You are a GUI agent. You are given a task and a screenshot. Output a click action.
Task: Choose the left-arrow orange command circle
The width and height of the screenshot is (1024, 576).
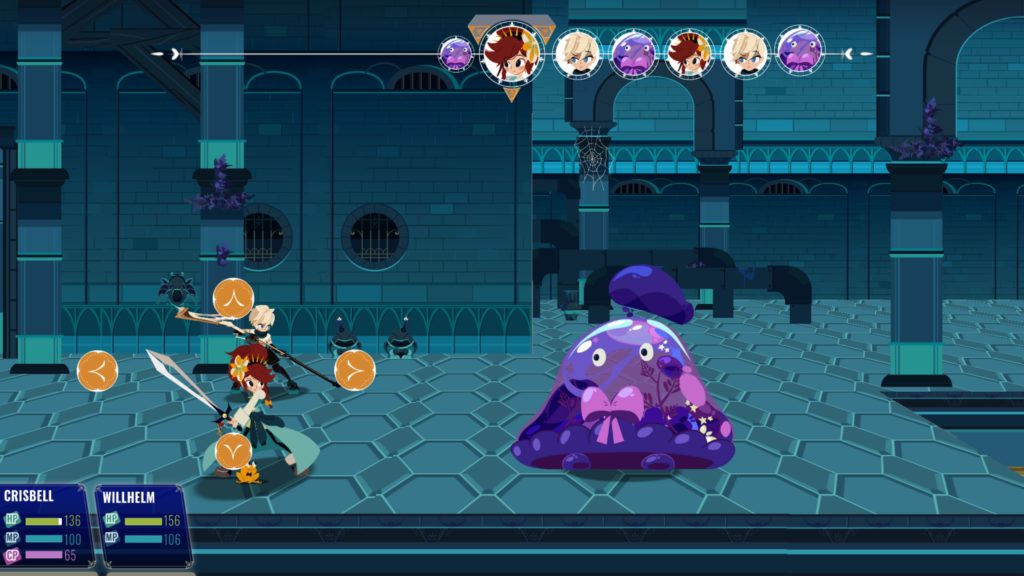tap(97, 371)
